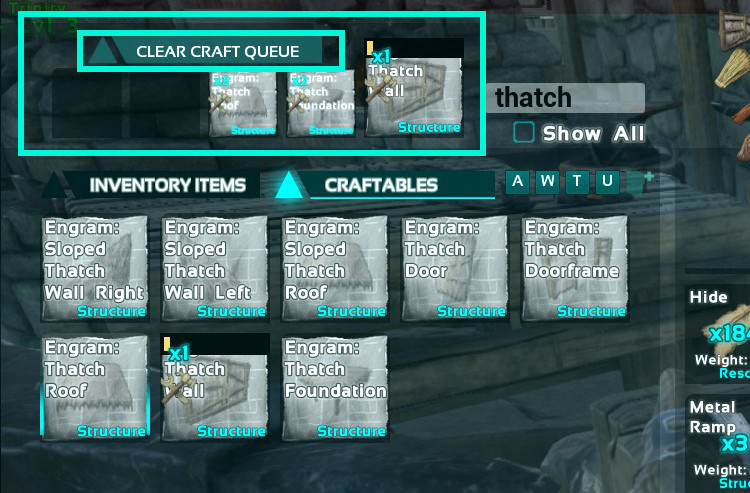This screenshot has width=750, height=493.
Task: Select the Sloped Thatch Wall Right engram
Action: tap(94, 268)
